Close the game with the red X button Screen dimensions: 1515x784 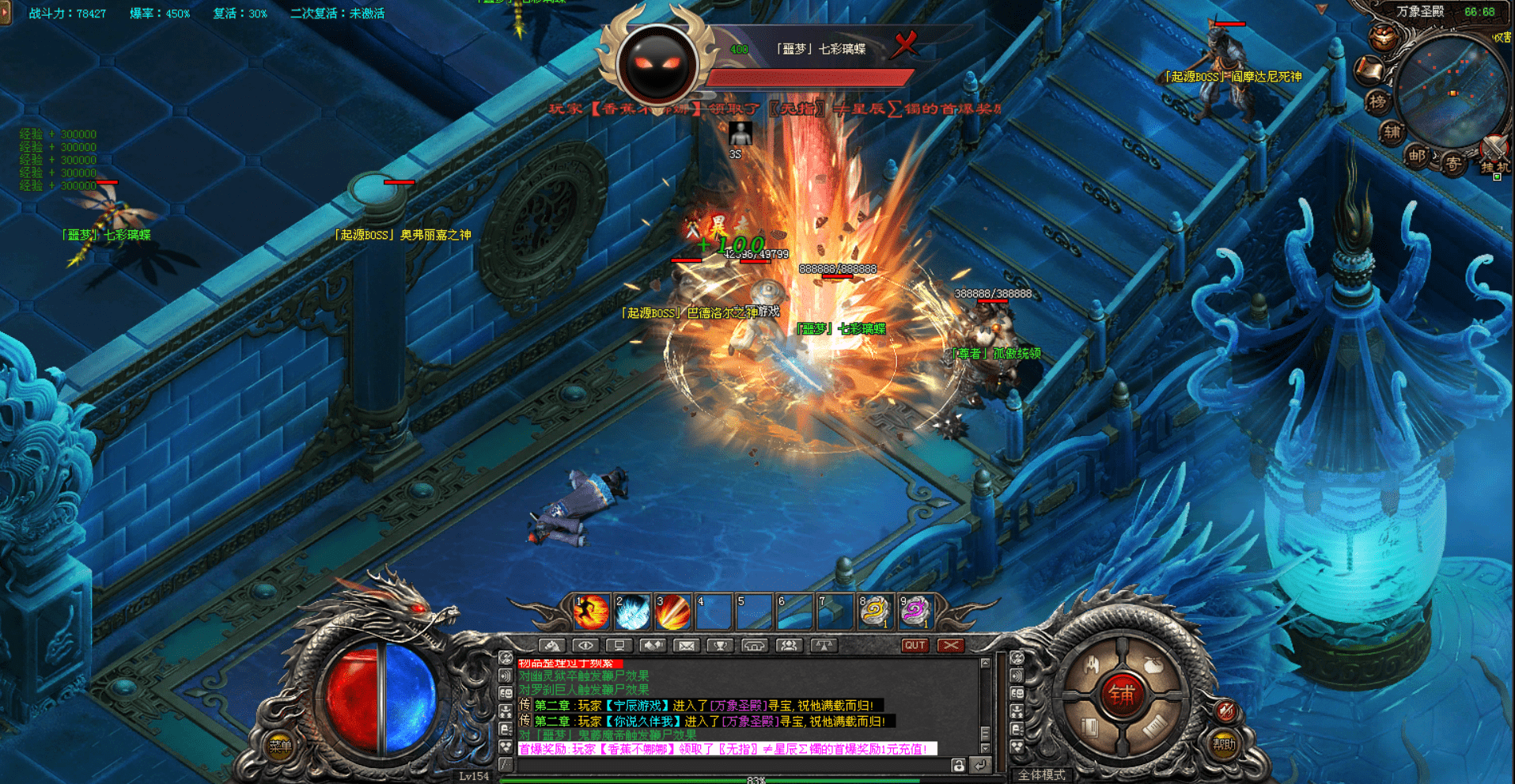[951, 646]
